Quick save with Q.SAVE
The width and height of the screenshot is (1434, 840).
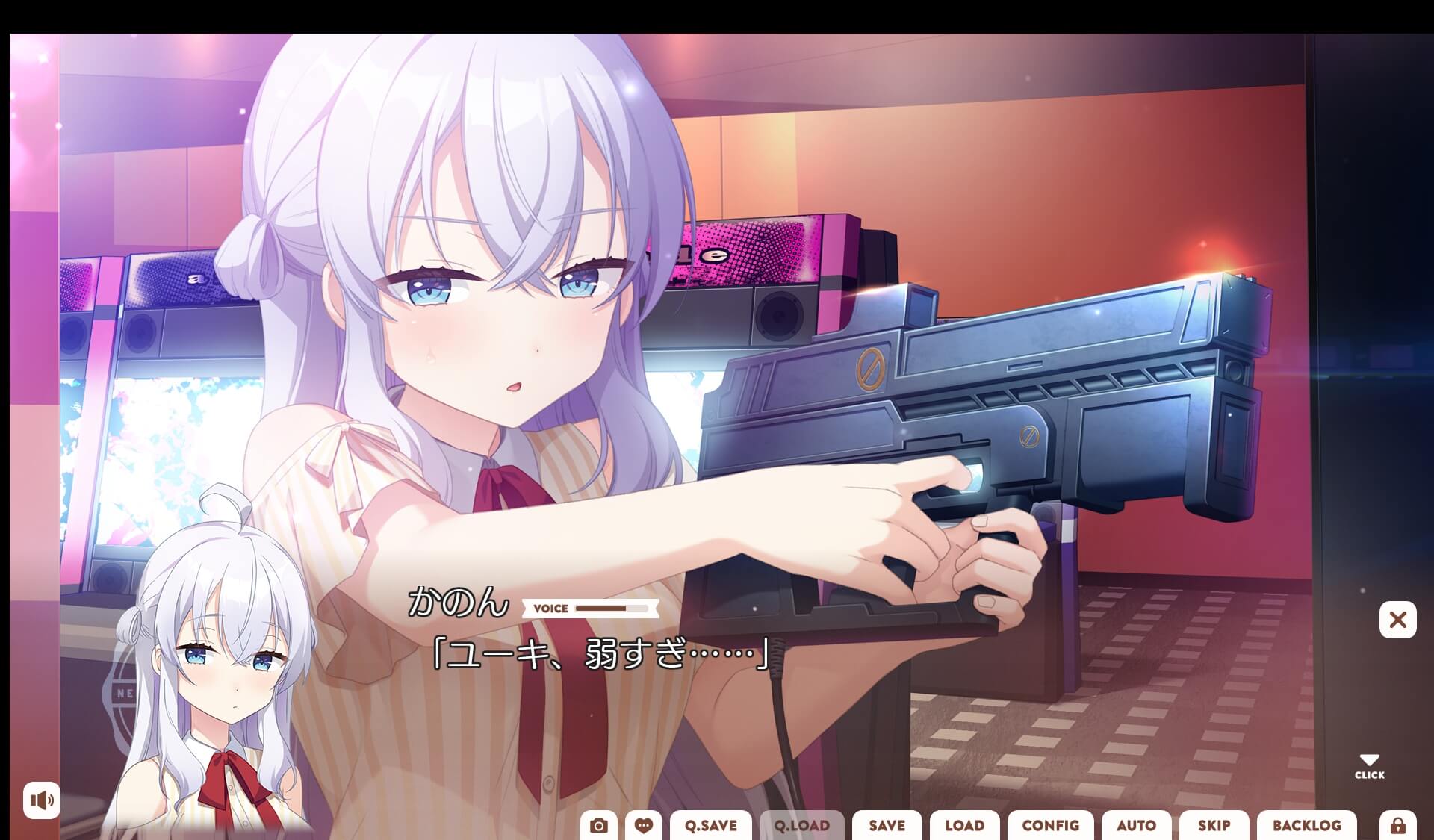[710, 826]
